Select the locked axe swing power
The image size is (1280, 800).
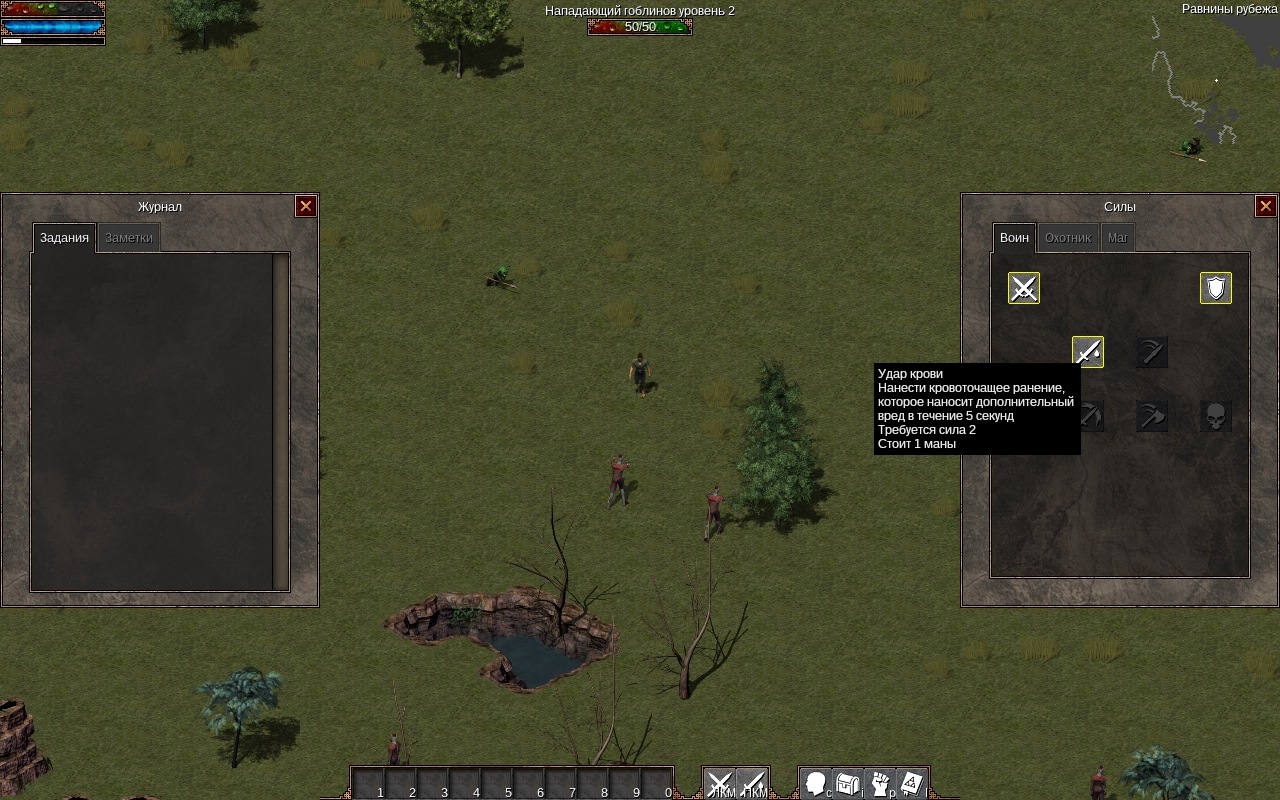coord(1152,416)
